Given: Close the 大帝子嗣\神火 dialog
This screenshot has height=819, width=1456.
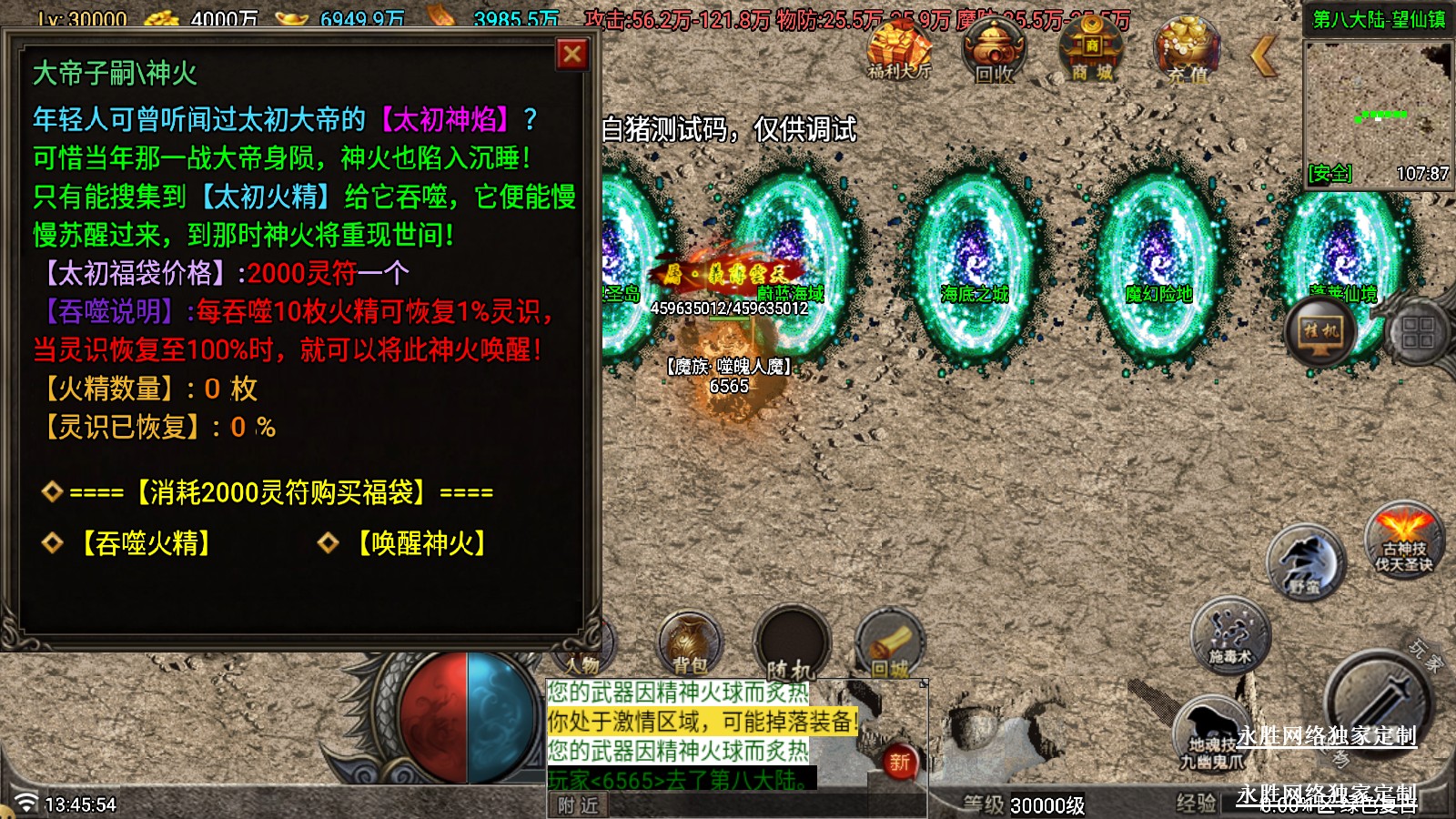Looking at the screenshot, I should point(572,56).
